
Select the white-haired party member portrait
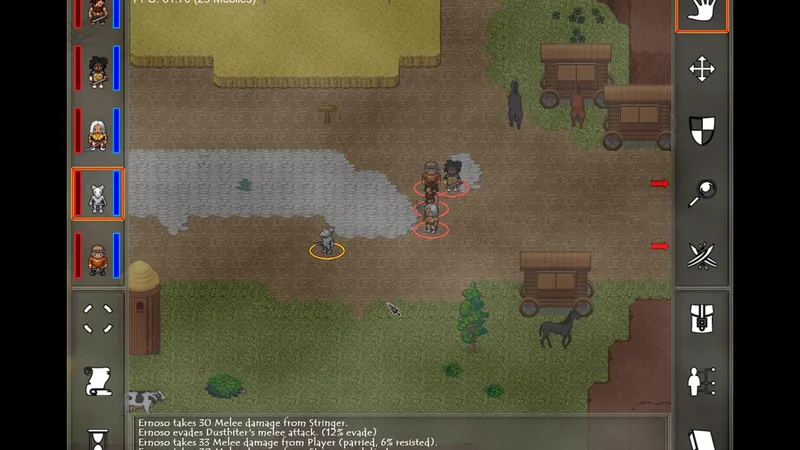click(98, 133)
